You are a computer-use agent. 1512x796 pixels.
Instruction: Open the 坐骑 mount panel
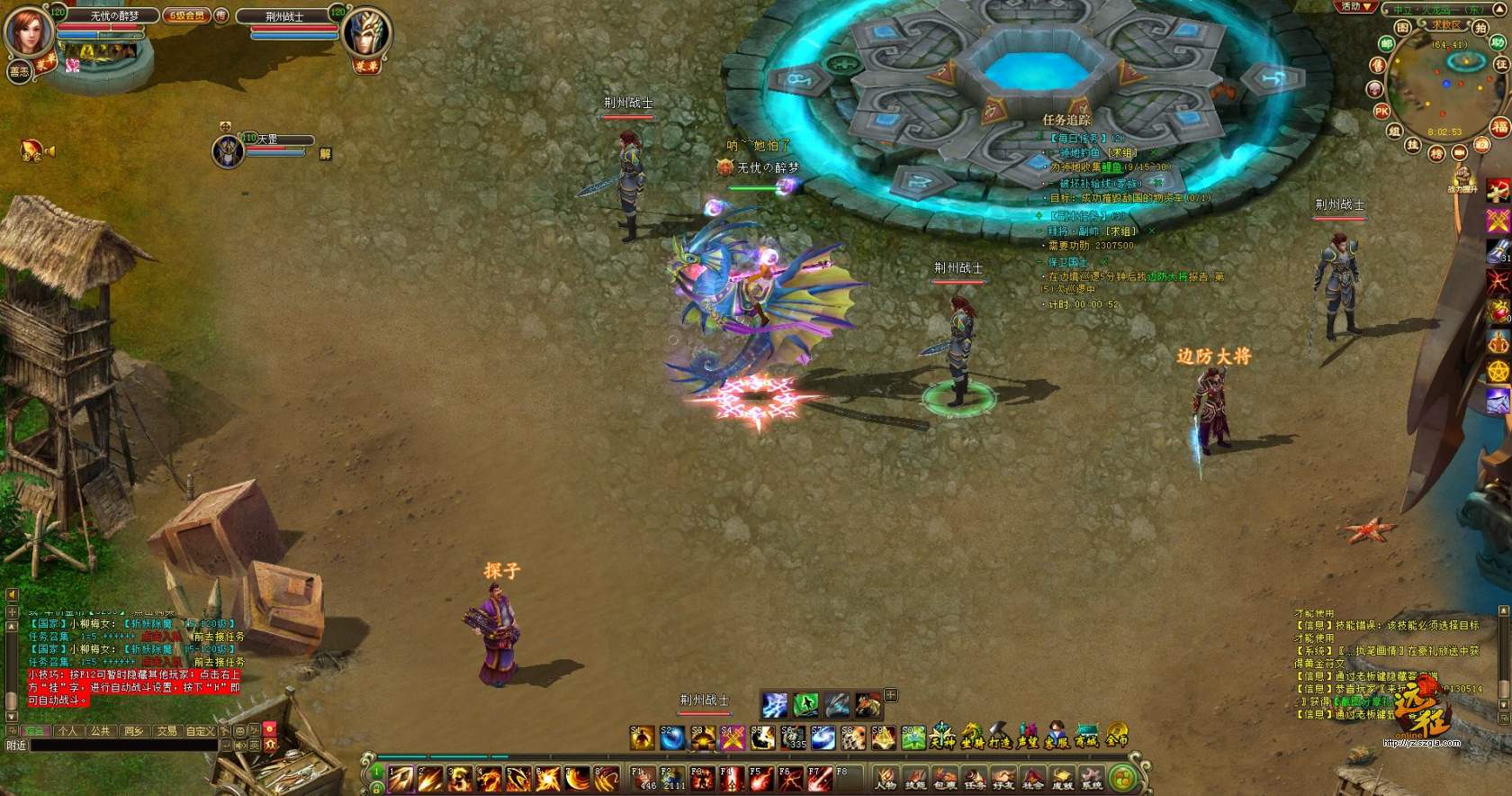971,737
